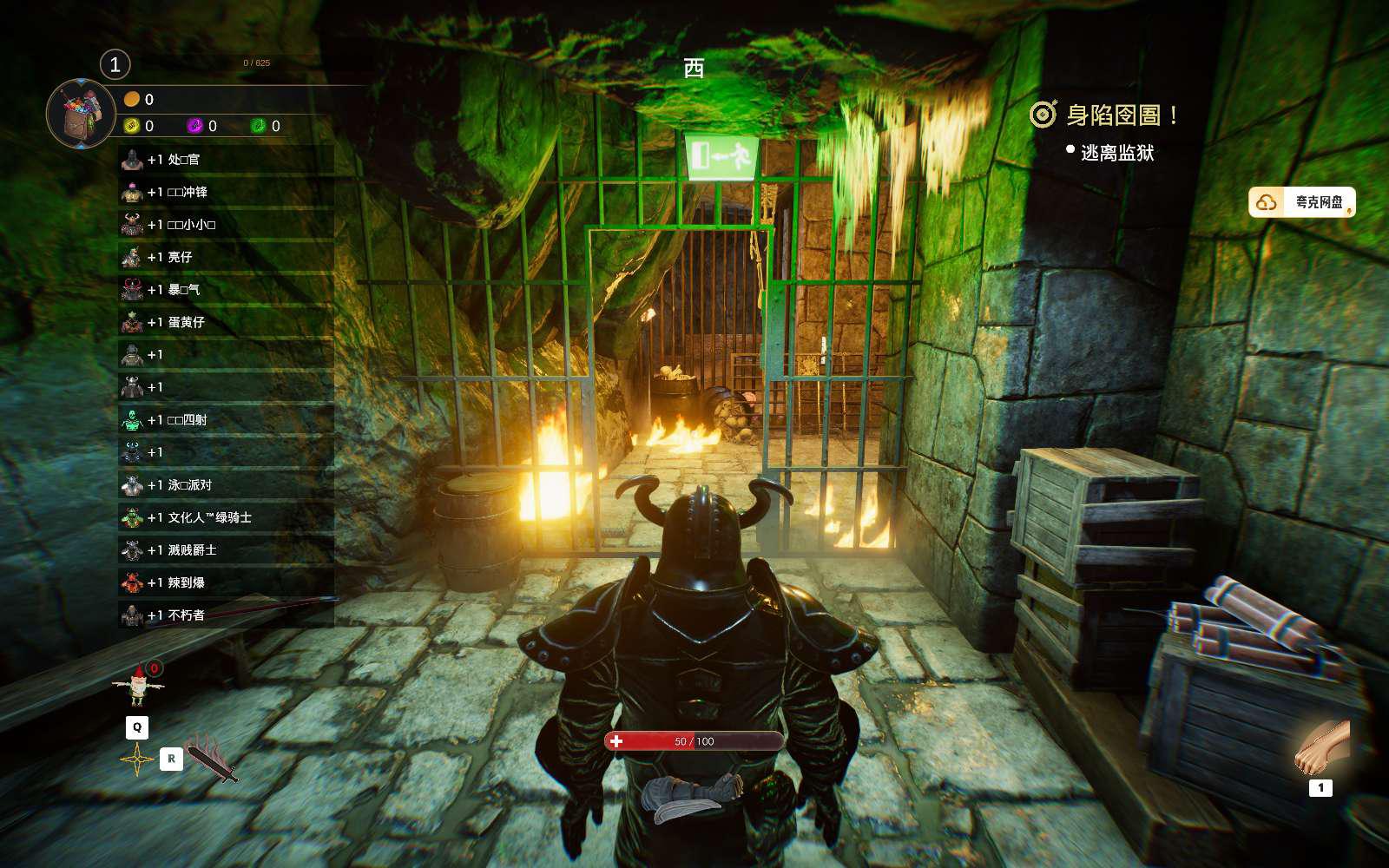Click the level 1 badge
Screen dimensions: 1389x868
coord(115,64)
